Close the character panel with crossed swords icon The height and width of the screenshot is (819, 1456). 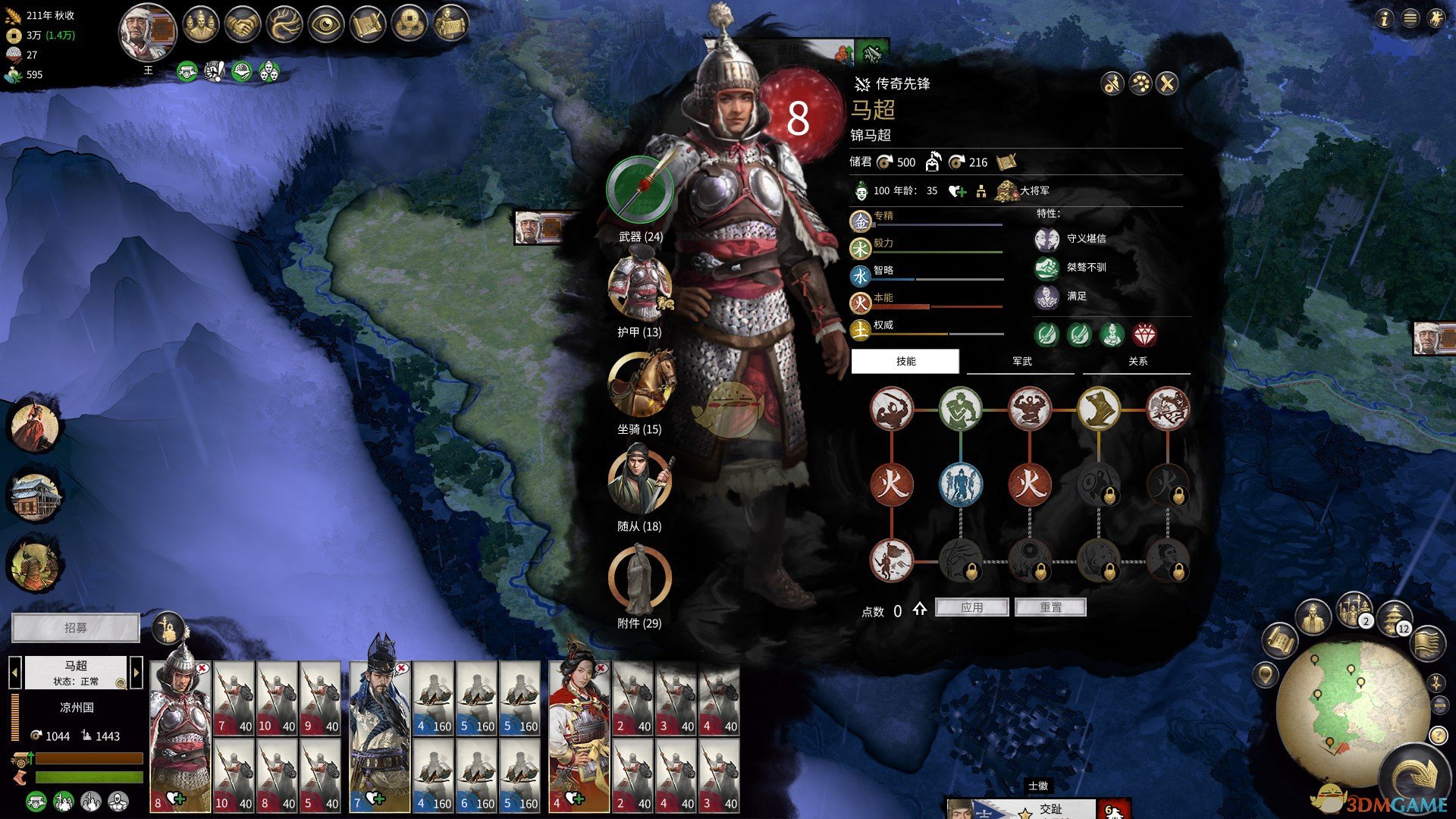click(1167, 83)
